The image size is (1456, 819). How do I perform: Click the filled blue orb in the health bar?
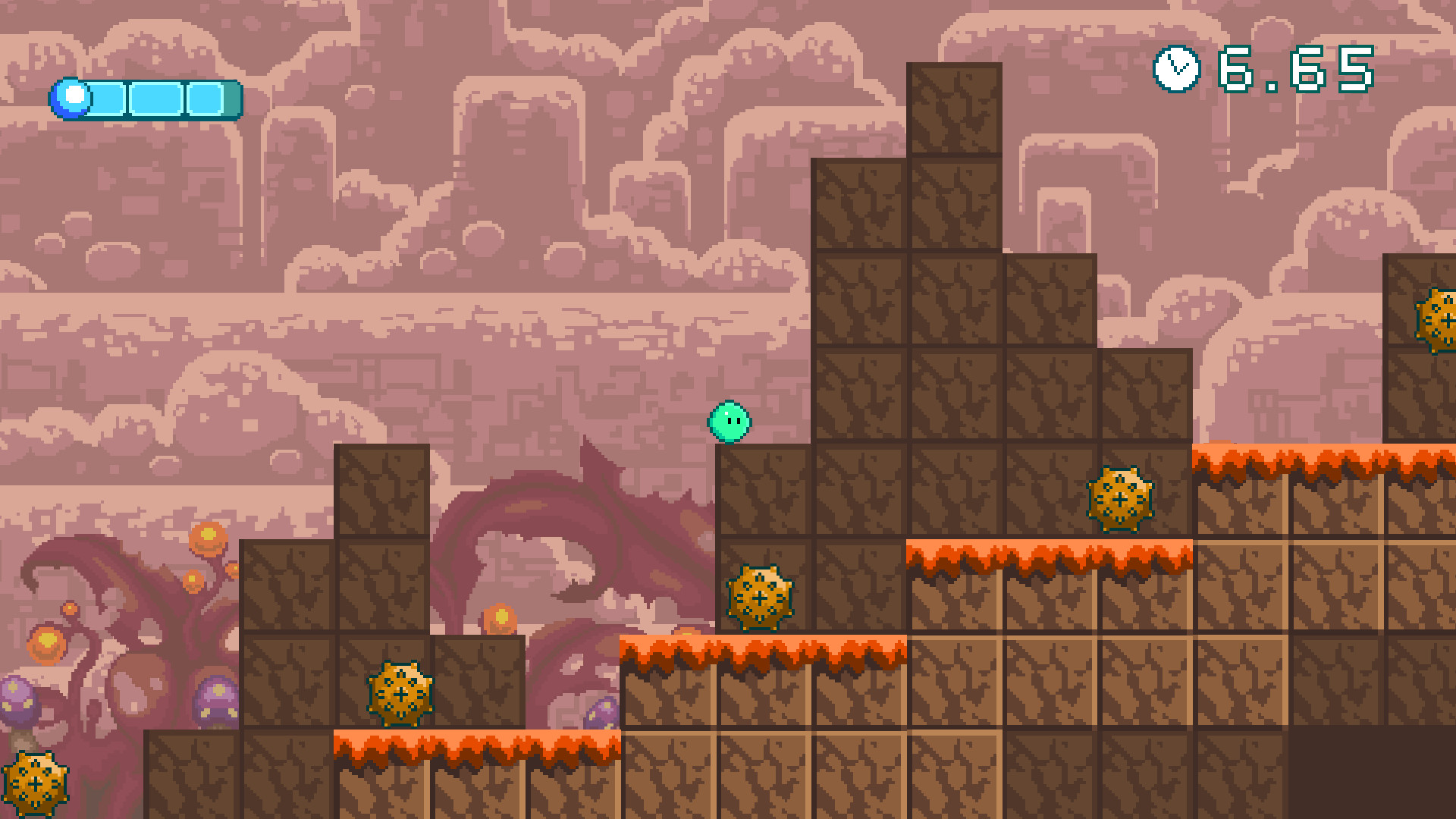[x=72, y=96]
